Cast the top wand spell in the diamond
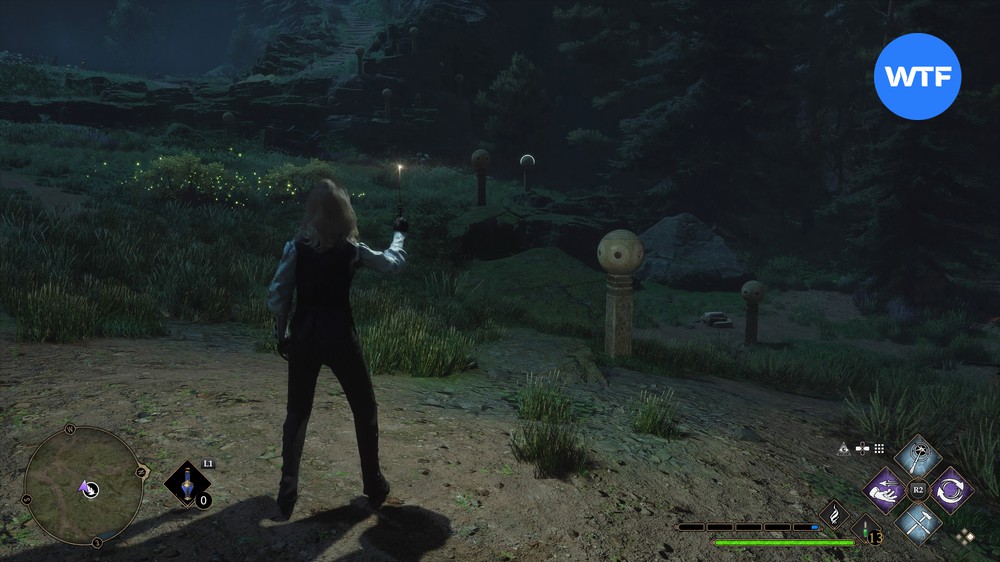Screen dimensions: 1000x562 coord(917,457)
